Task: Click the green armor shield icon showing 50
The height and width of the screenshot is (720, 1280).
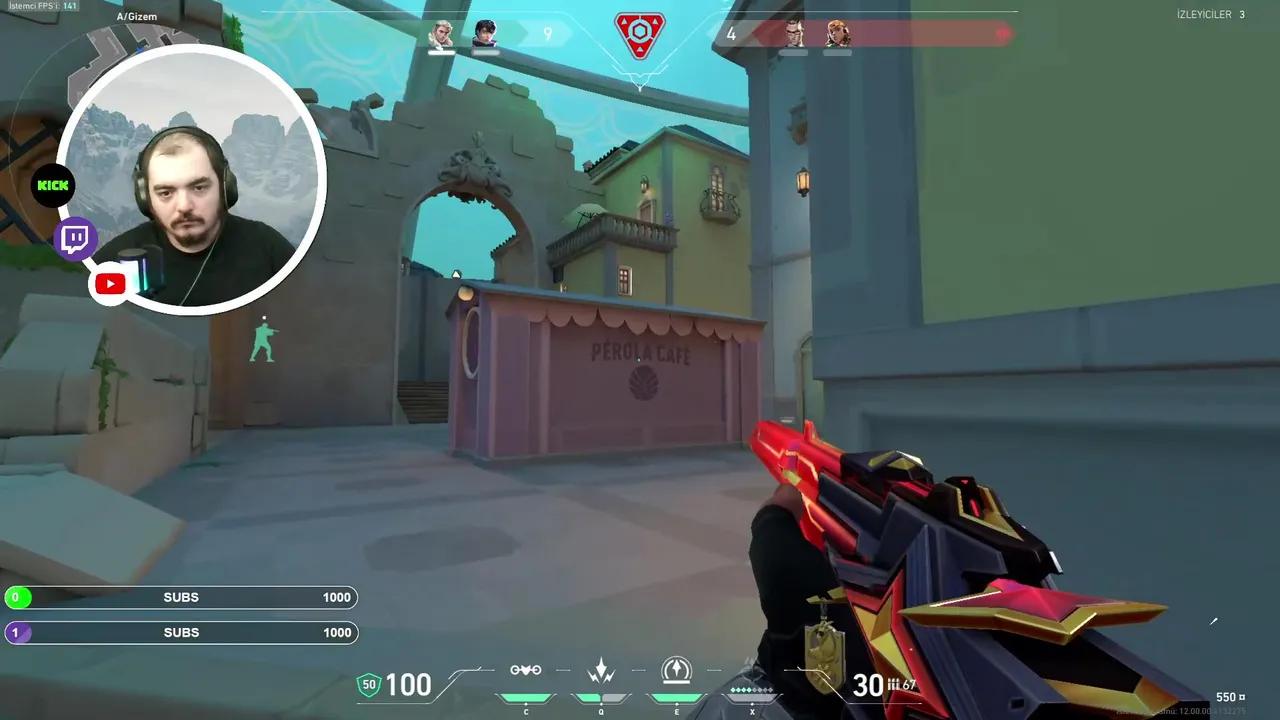Action: [x=369, y=684]
